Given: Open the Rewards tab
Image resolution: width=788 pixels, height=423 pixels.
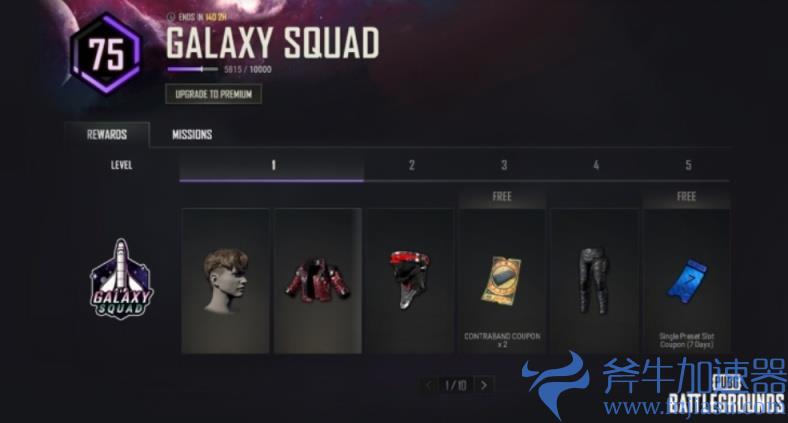Looking at the screenshot, I should pos(106,135).
